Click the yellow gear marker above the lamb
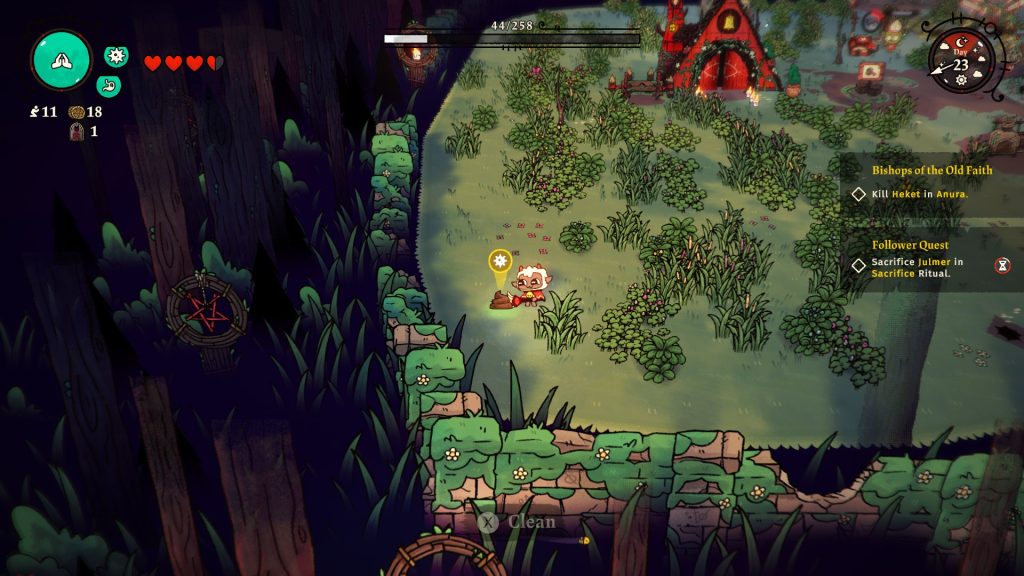This screenshot has width=1024, height=576. coord(500,261)
